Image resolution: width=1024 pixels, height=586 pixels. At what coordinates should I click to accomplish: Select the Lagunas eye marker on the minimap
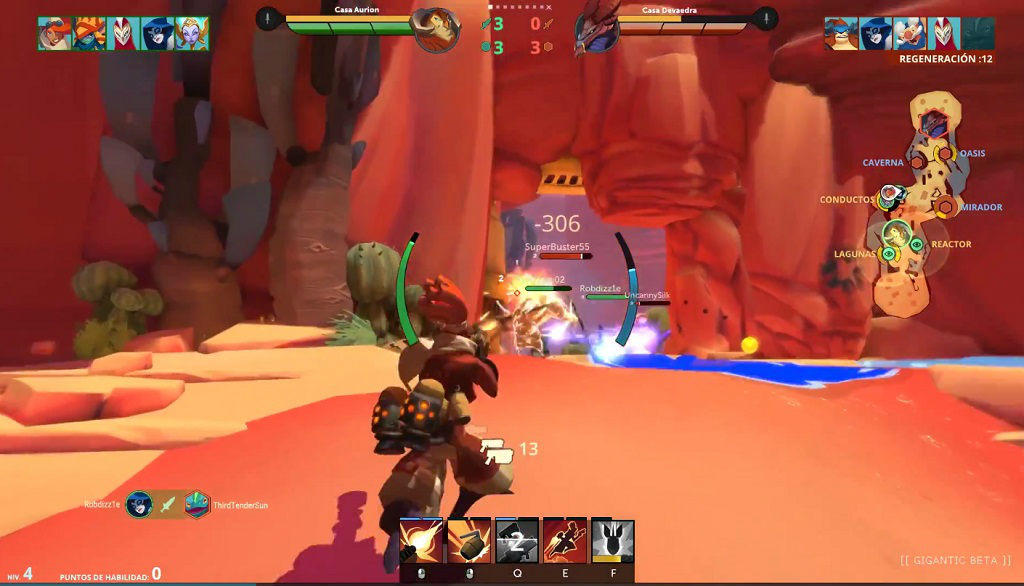click(x=887, y=254)
